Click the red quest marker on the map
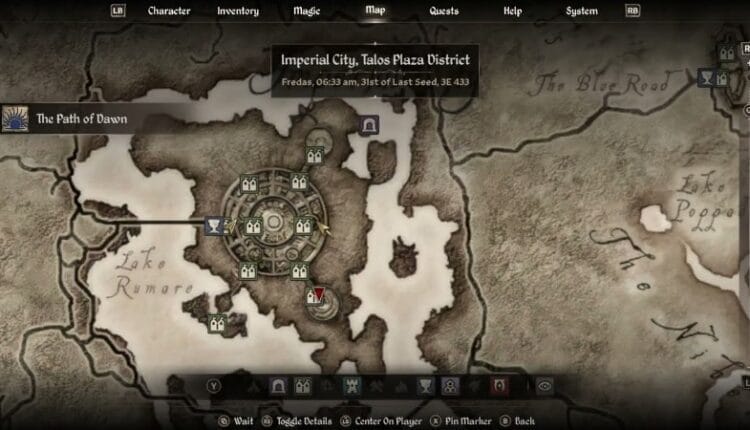This screenshot has width=750, height=430. (317, 294)
